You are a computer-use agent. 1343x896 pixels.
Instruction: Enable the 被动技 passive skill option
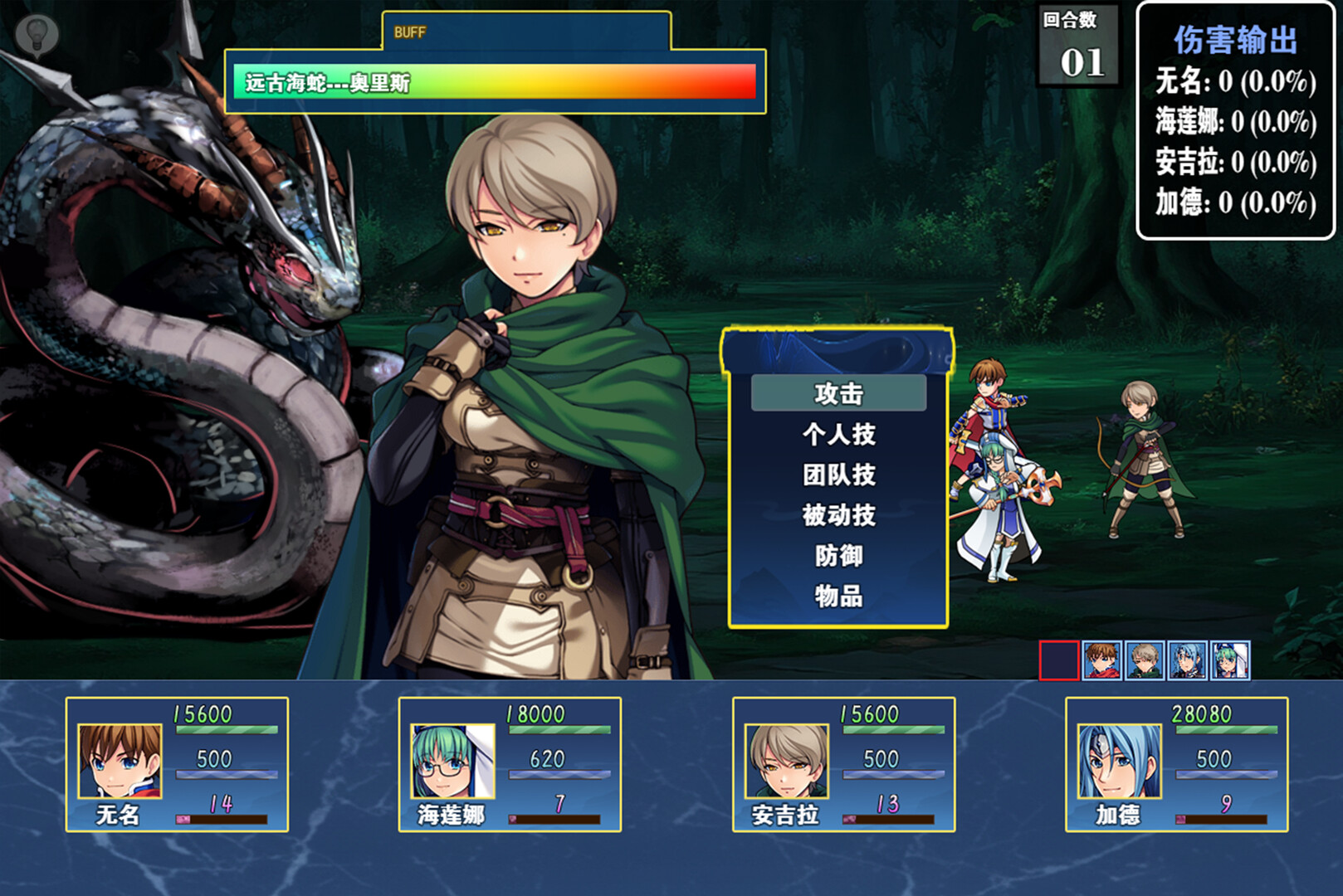pos(841,515)
